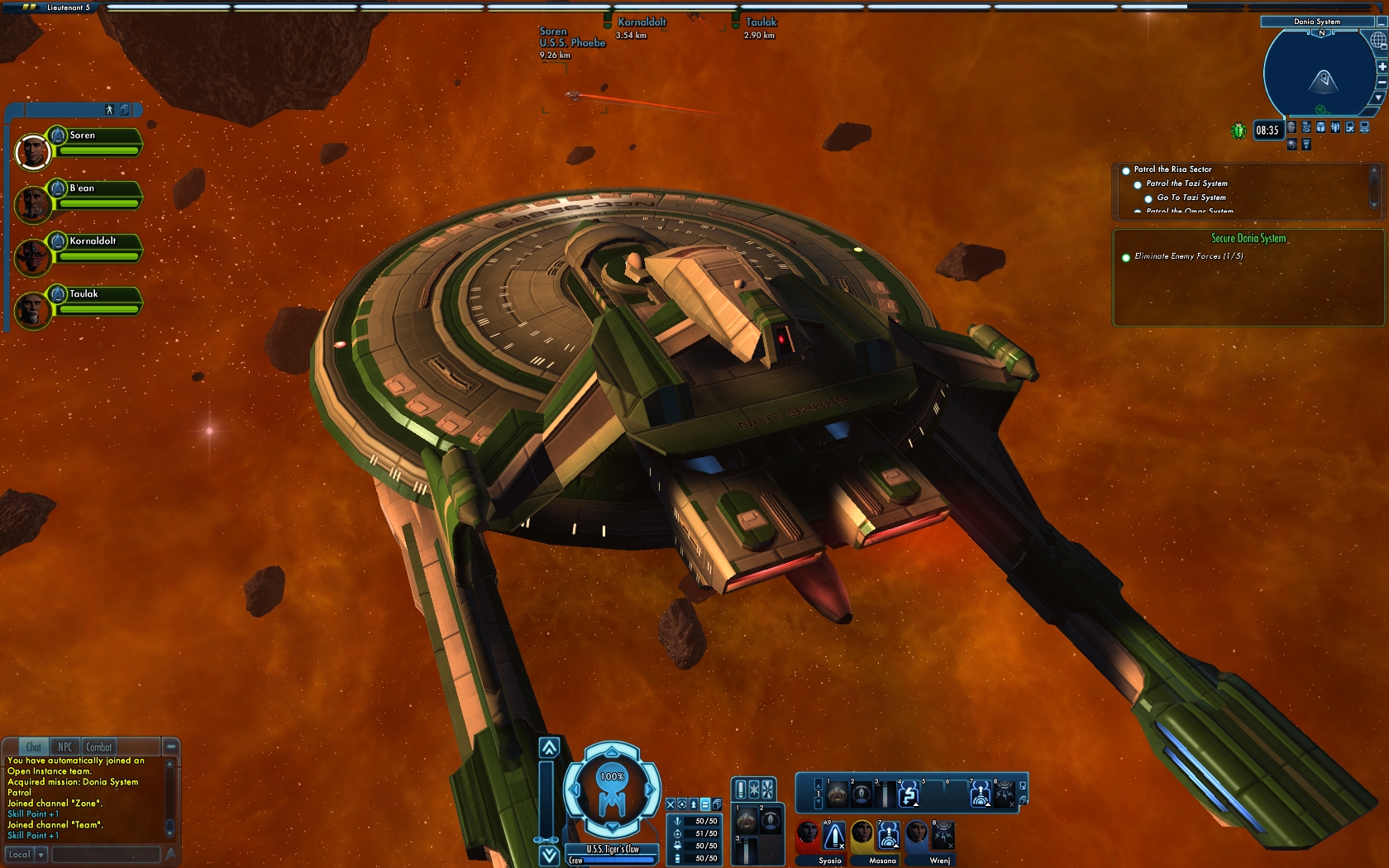Image resolution: width=1389 pixels, height=868 pixels.
Task: Open the sector map via globe icon
Action: [x=1378, y=41]
